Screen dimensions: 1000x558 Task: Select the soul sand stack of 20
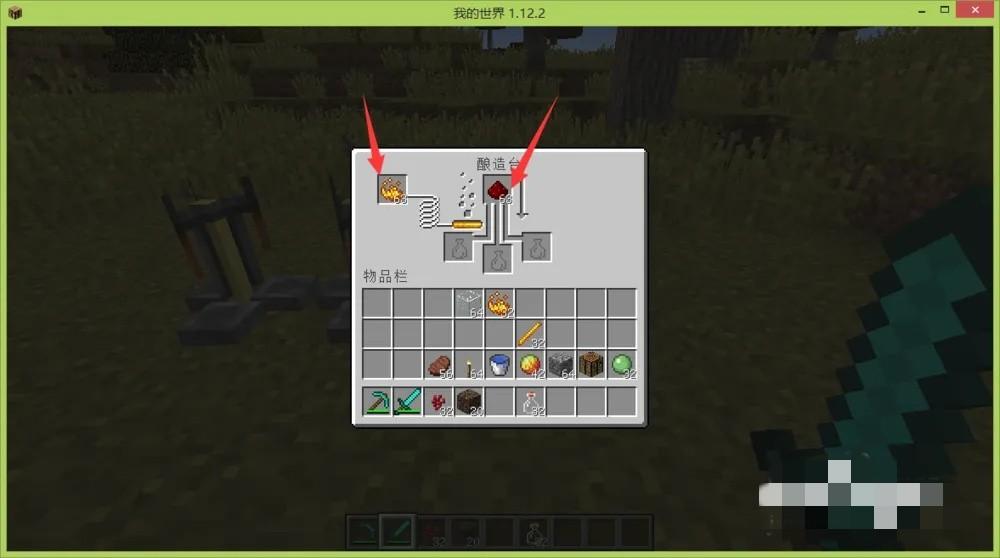pyautogui.click(x=469, y=402)
